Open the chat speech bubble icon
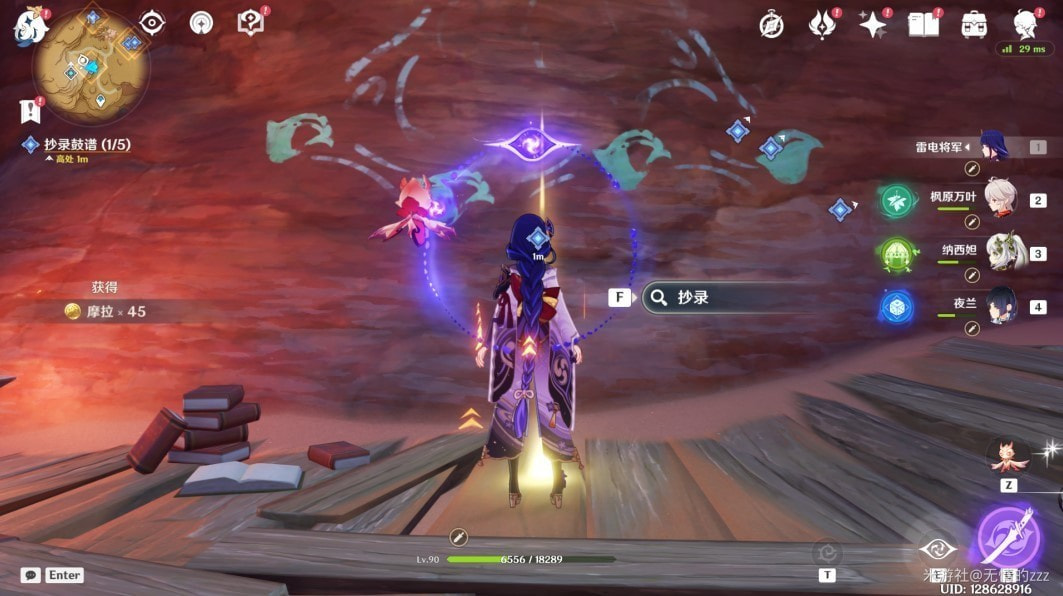Image resolution: width=1063 pixels, height=596 pixels. pyautogui.click(x=31, y=575)
